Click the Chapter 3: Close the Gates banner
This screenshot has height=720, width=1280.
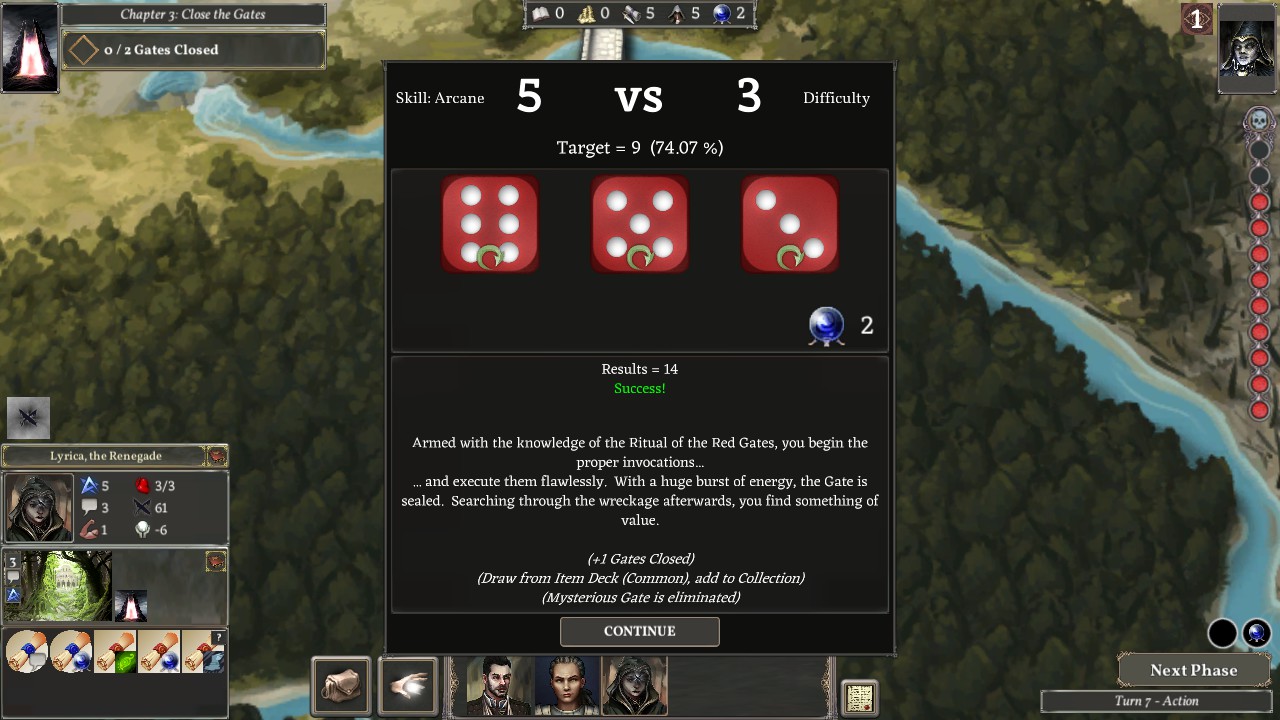click(193, 14)
